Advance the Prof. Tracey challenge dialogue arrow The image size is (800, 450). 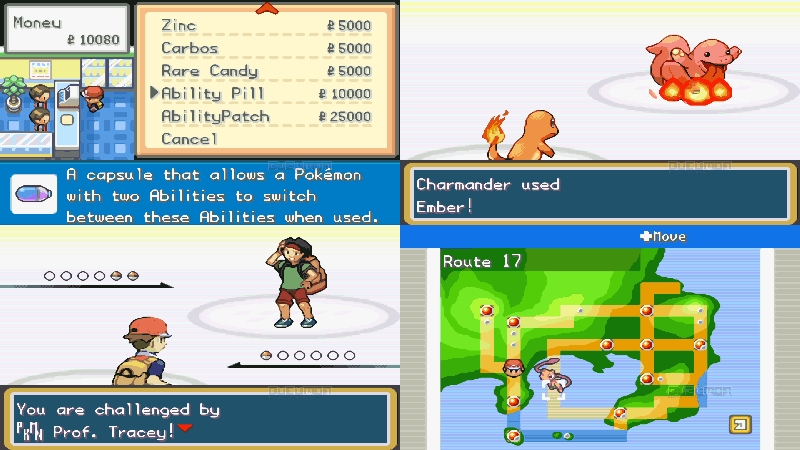pyautogui.click(x=184, y=429)
